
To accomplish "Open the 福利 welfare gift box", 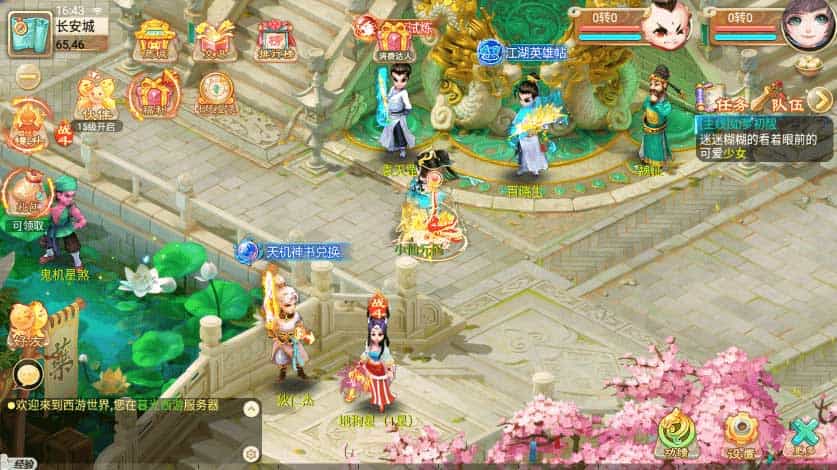I will 154,93.
